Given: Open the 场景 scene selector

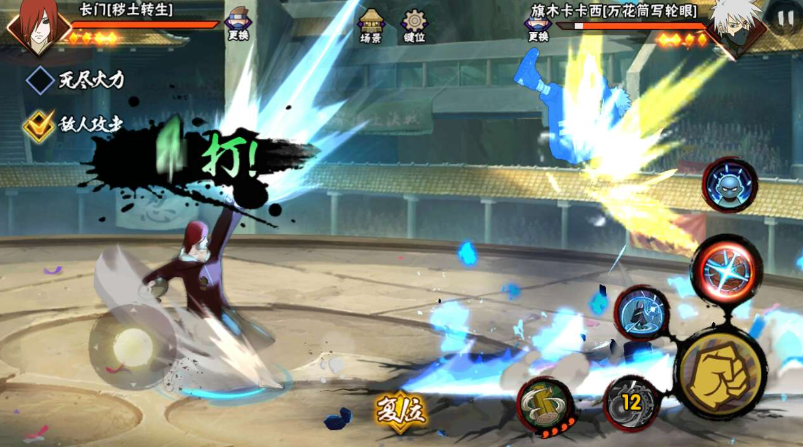Looking at the screenshot, I should (371, 24).
